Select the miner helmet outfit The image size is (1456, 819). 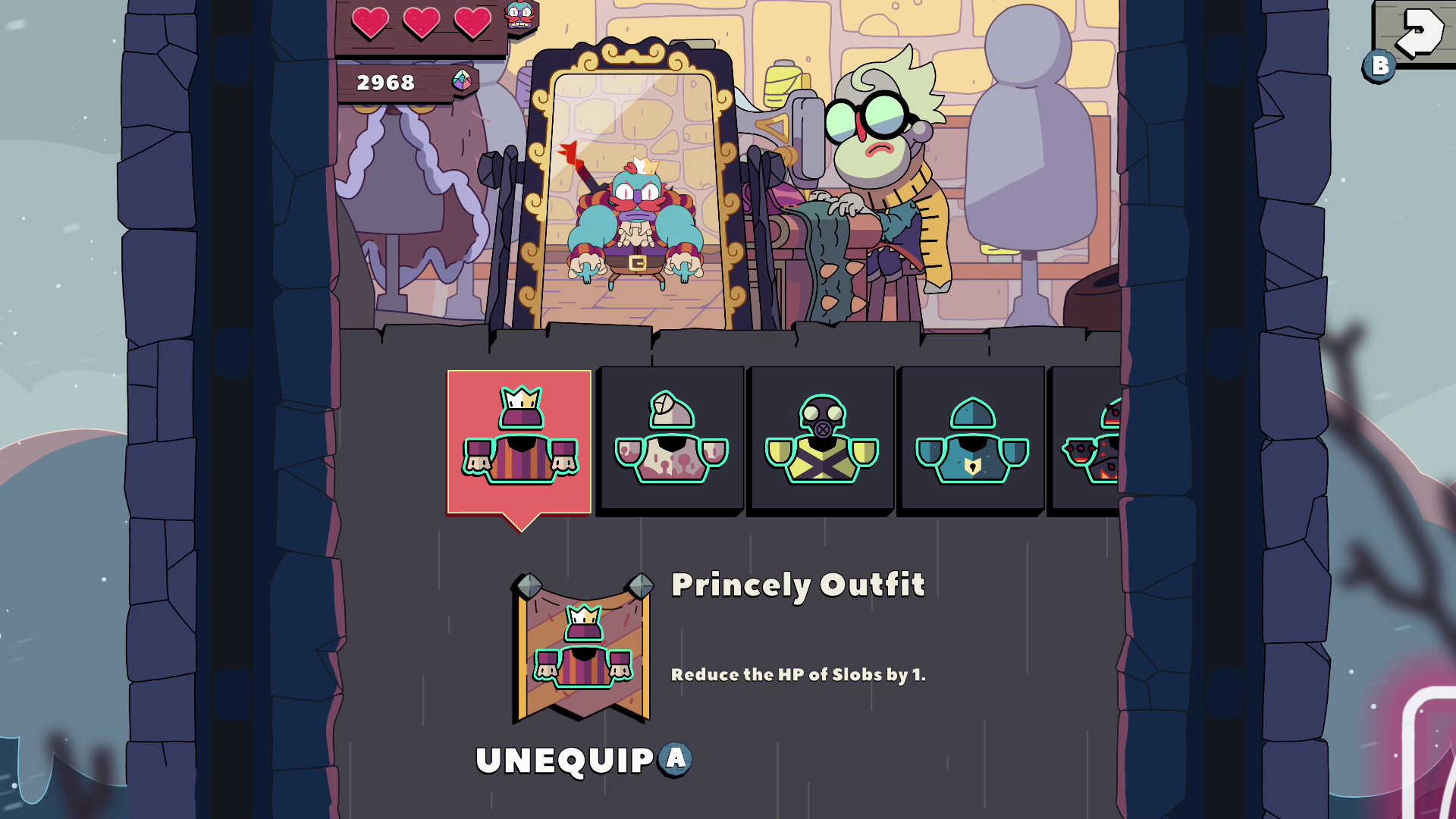(670, 440)
